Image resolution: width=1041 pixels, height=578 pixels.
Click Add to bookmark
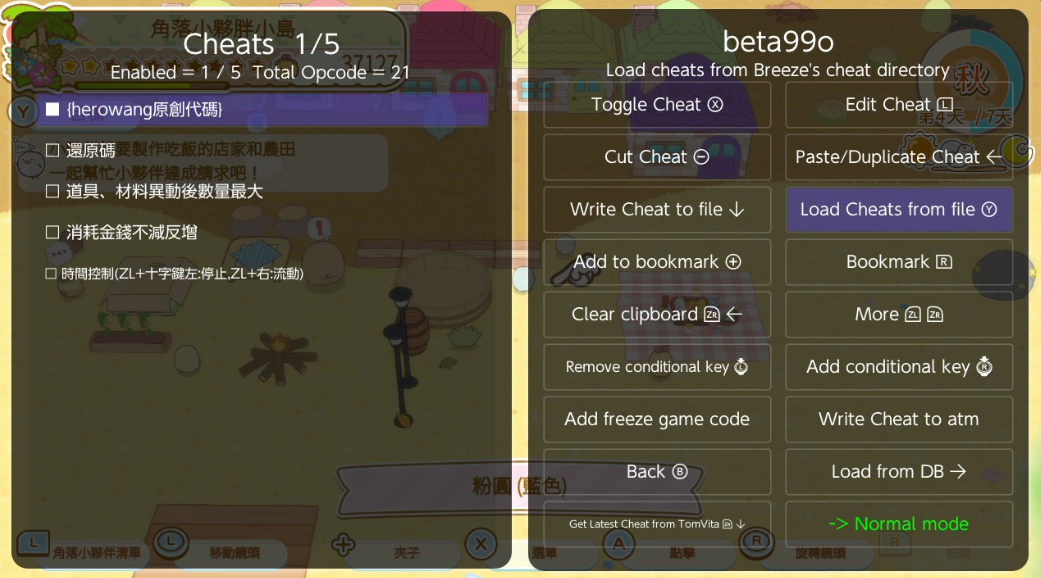(x=657, y=262)
